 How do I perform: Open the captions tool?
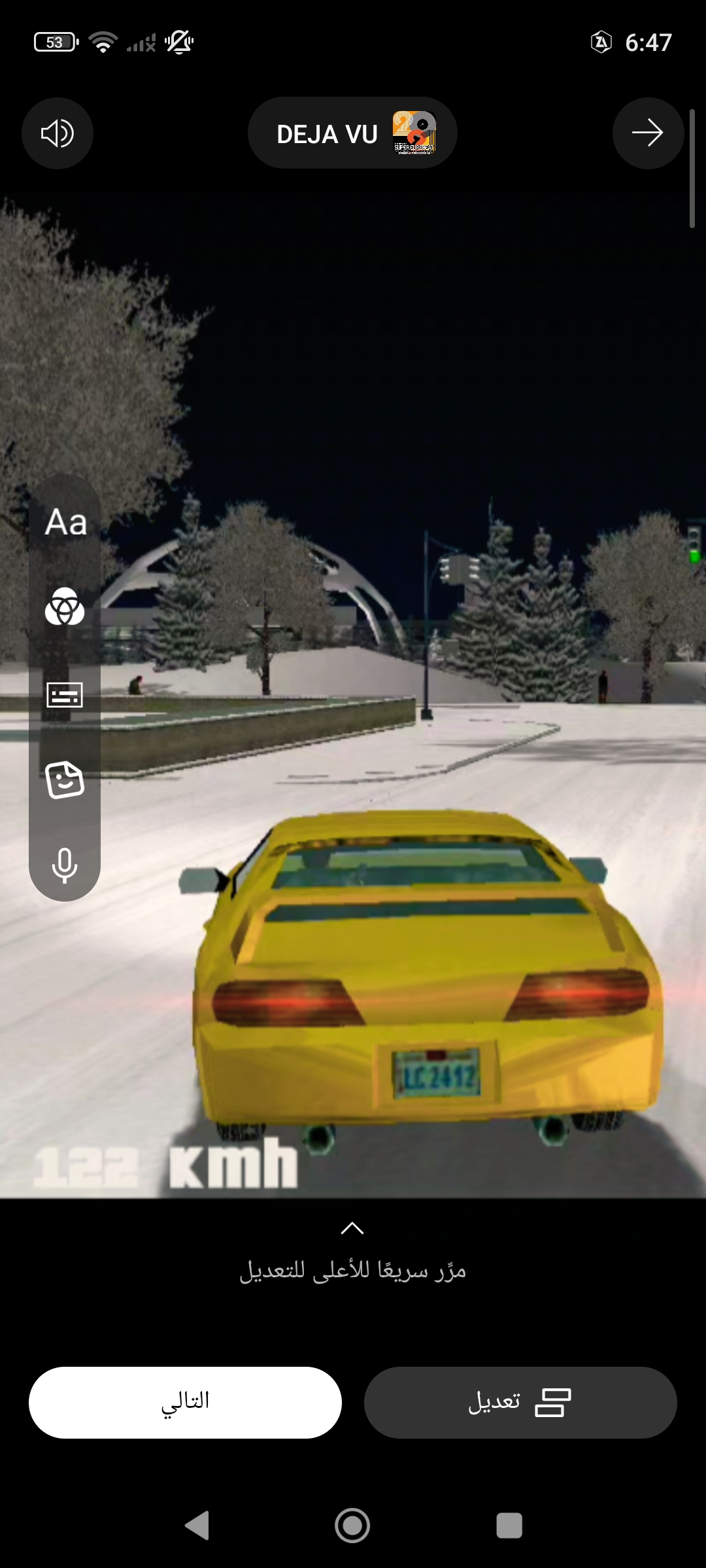pyautogui.click(x=65, y=694)
